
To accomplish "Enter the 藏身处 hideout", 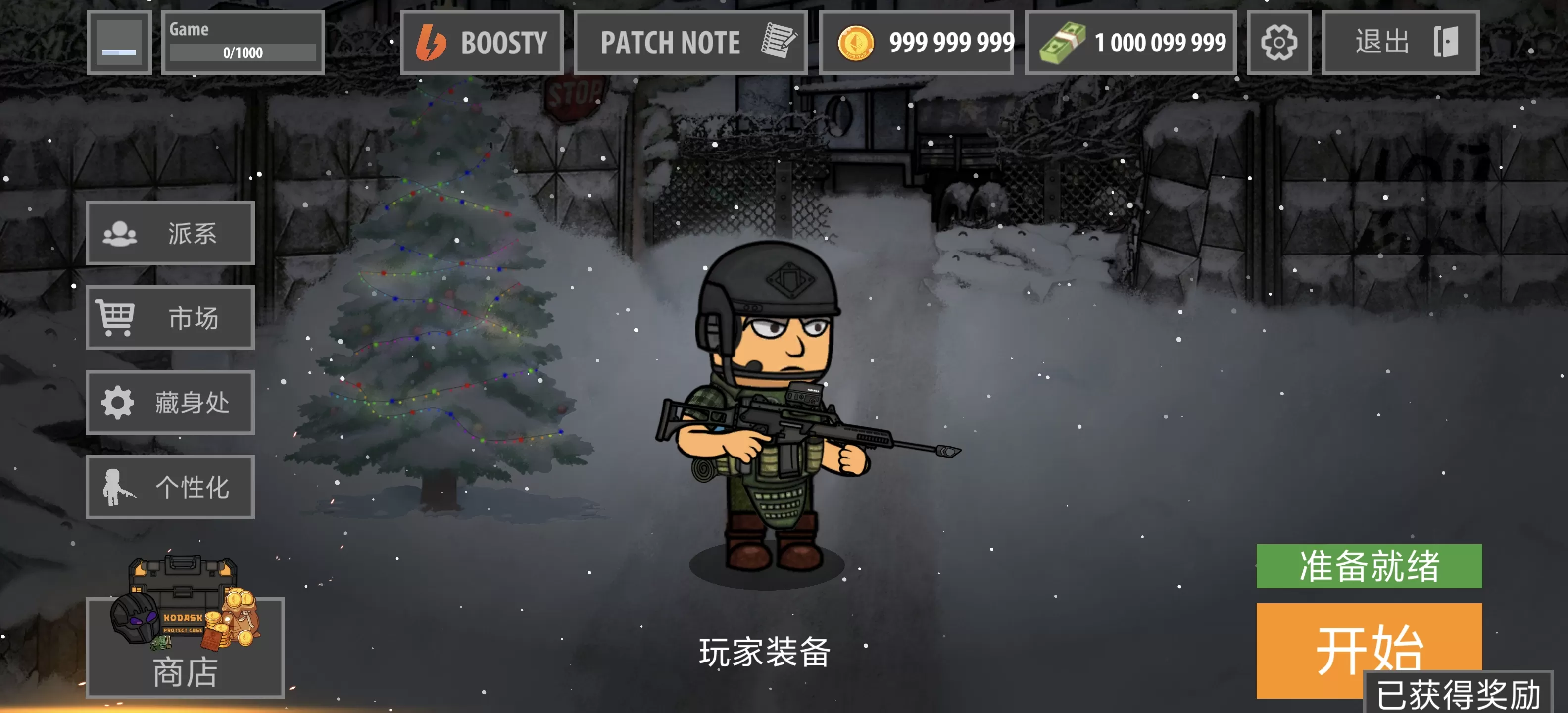I will 170,403.
